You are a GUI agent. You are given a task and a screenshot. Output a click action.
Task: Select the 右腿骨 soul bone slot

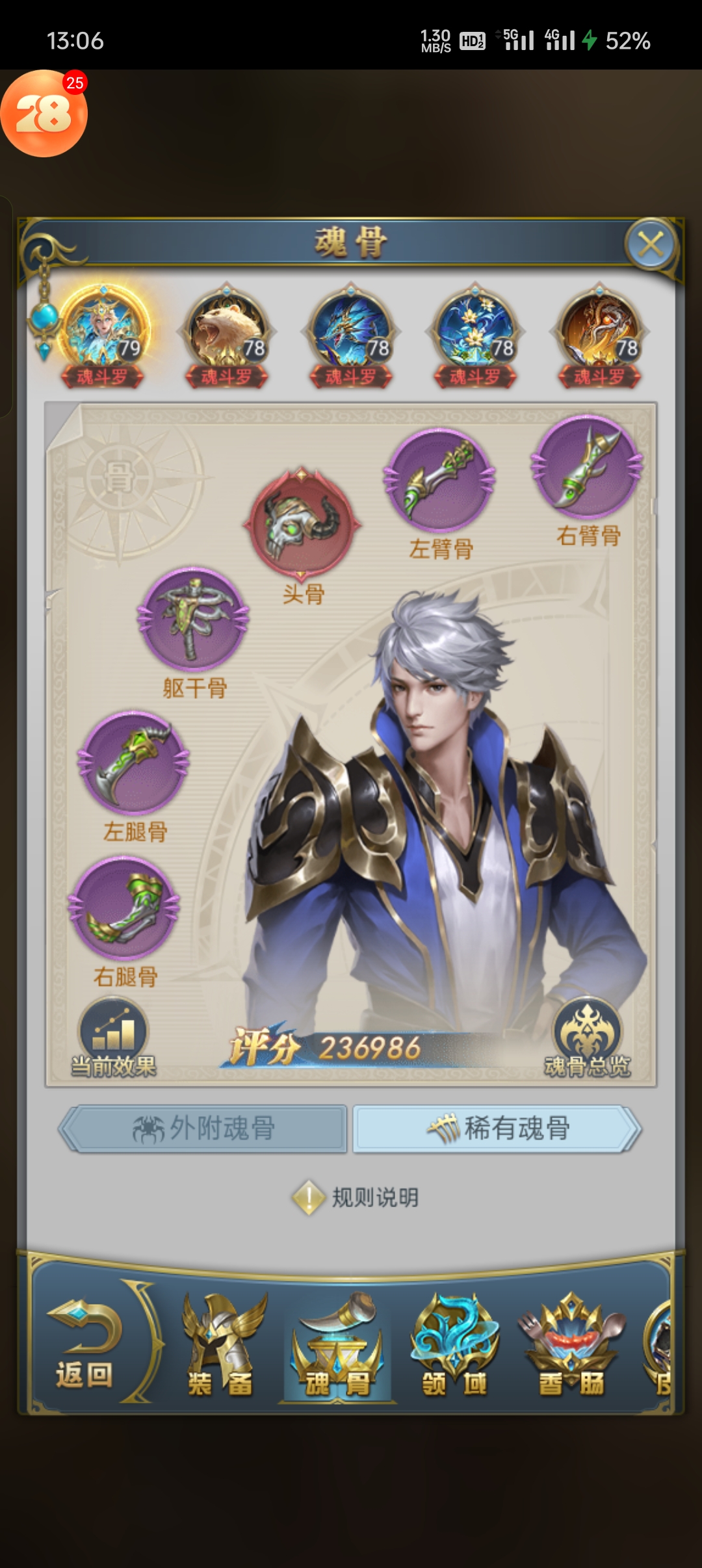click(125, 908)
